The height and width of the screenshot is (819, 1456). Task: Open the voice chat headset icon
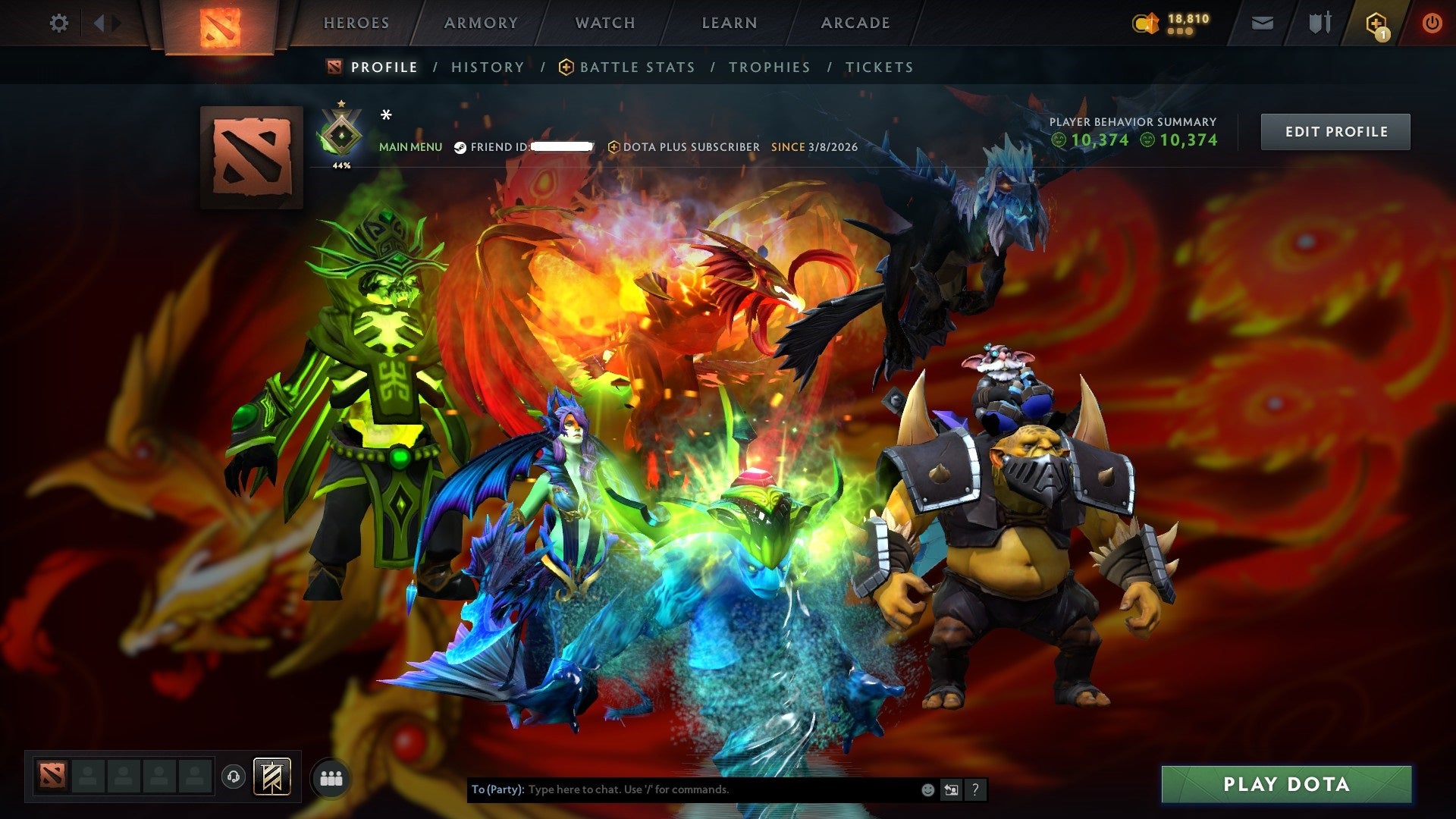[x=233, y=775]
